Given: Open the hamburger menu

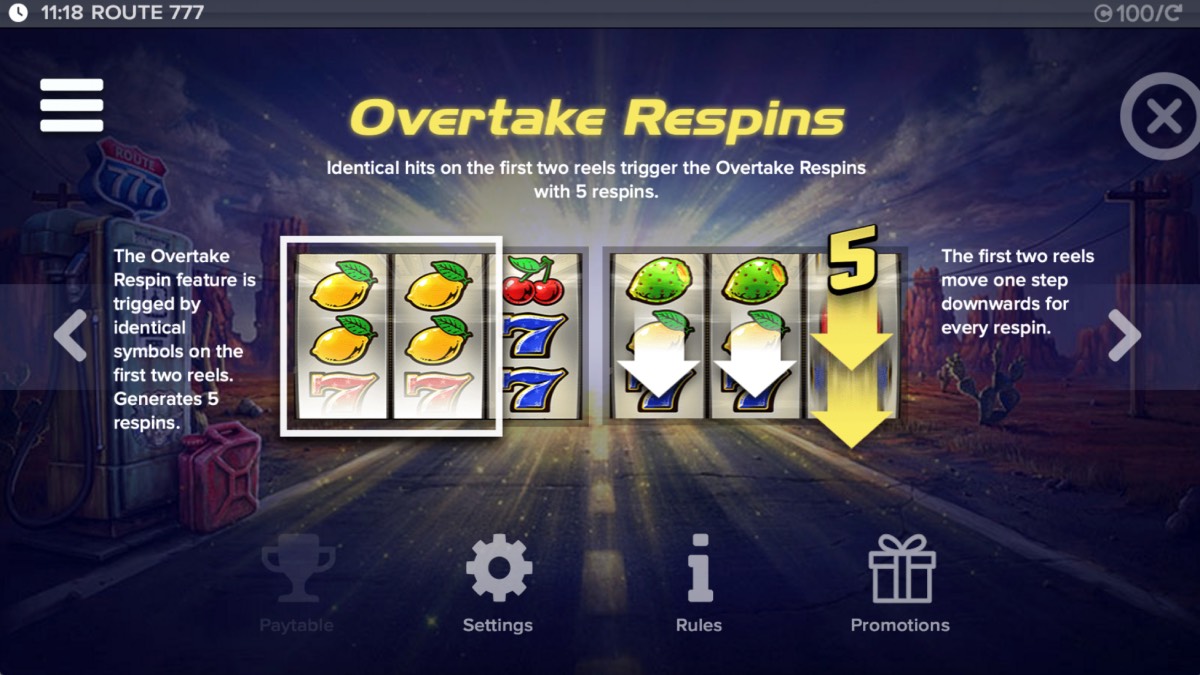Looking at the screenshot, I should point(72,105).
